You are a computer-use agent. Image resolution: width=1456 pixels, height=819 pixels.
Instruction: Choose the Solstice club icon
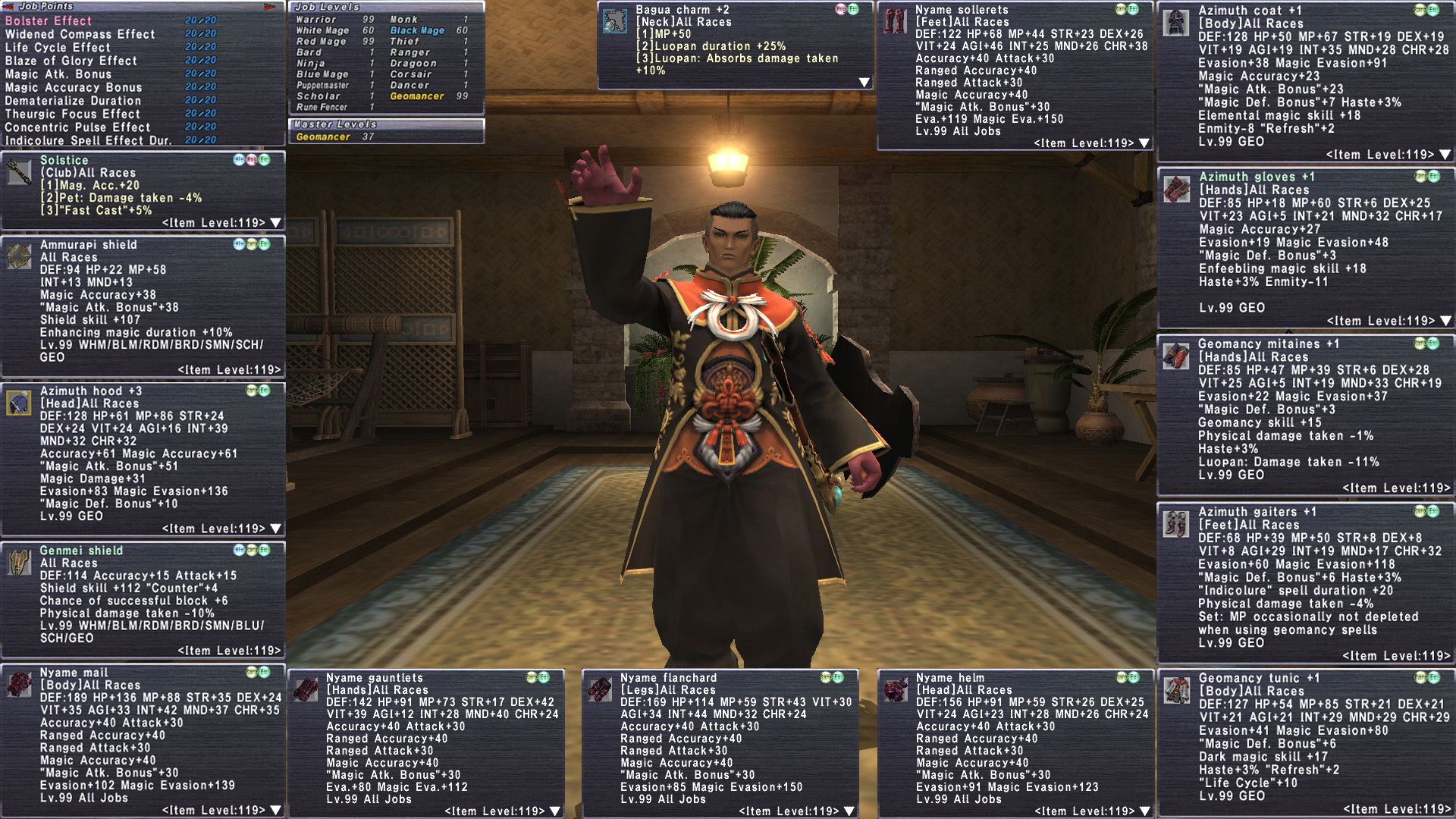point(18,173)
